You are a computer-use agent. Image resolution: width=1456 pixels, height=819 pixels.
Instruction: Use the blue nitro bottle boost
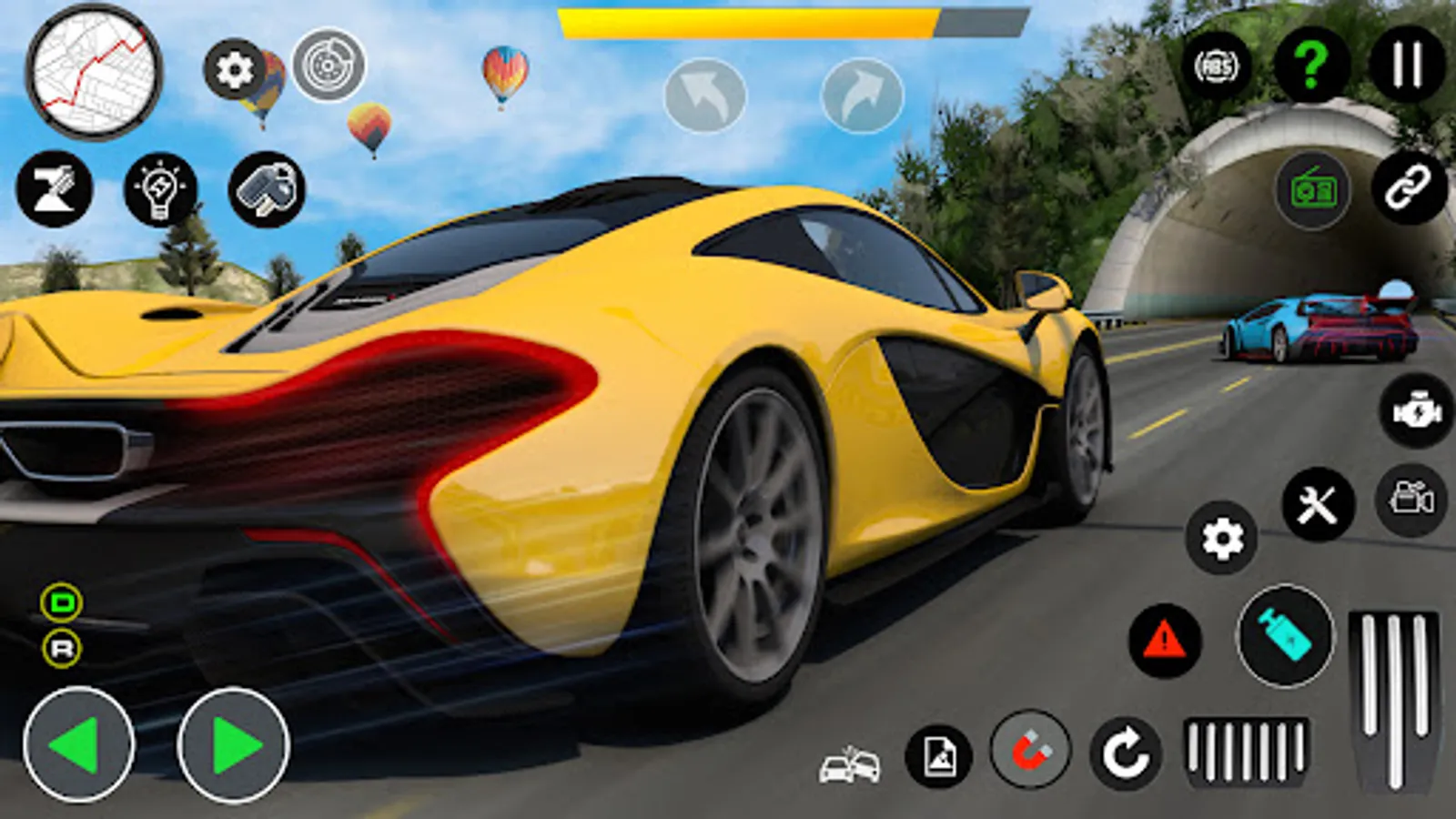coord(1285,635)
